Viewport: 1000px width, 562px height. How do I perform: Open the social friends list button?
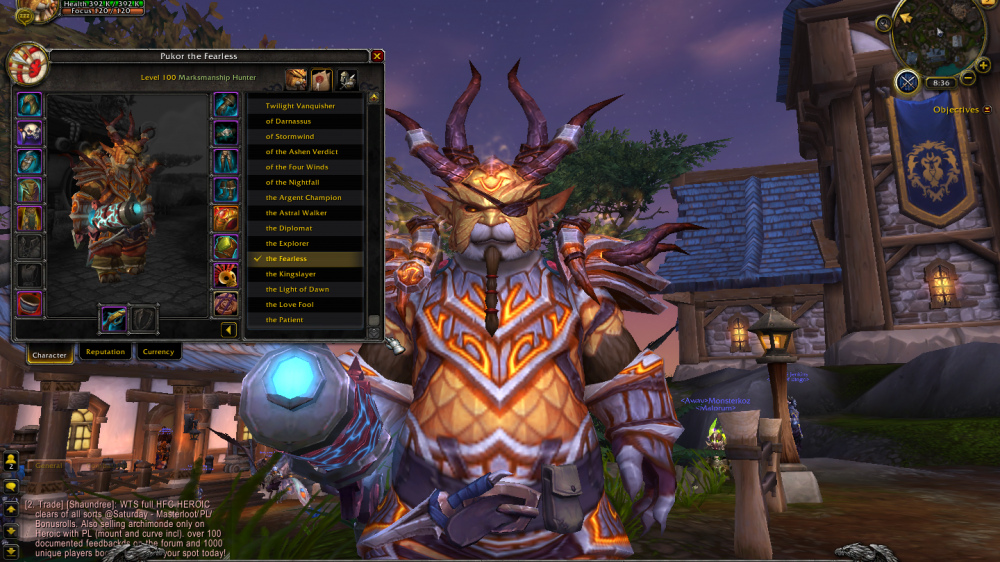11,460
